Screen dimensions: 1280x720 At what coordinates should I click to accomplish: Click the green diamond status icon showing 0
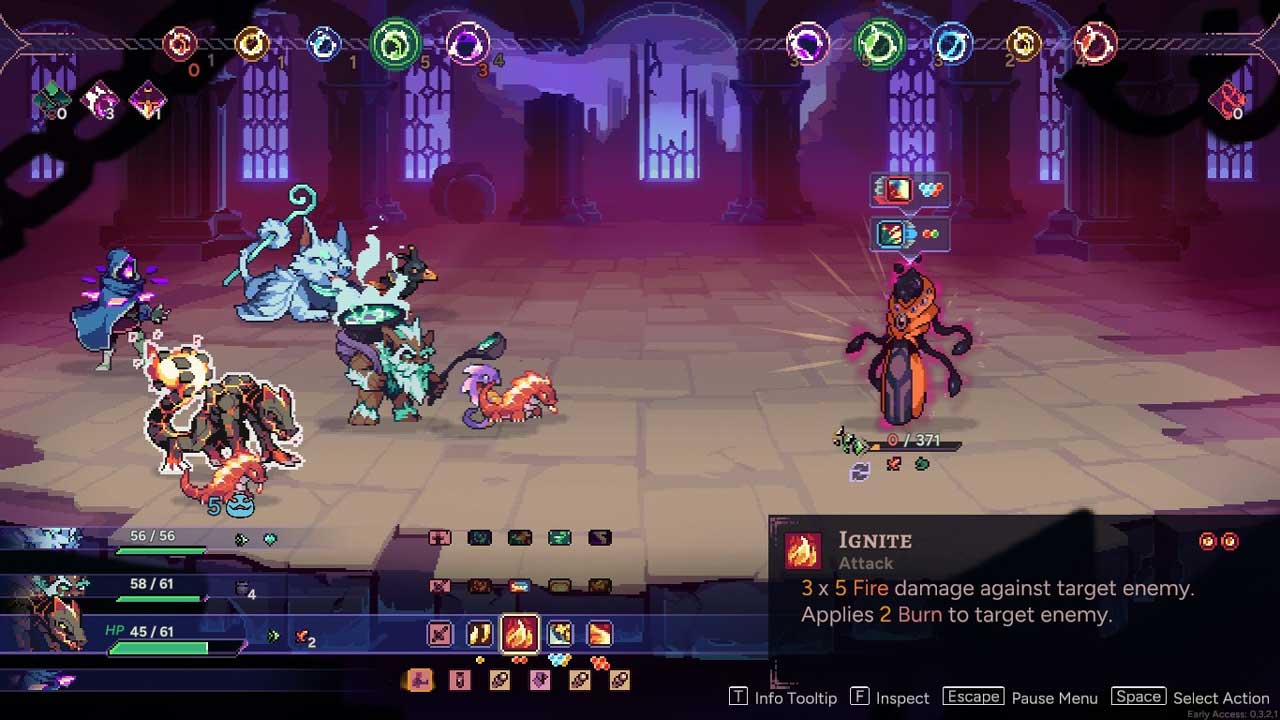50,99
